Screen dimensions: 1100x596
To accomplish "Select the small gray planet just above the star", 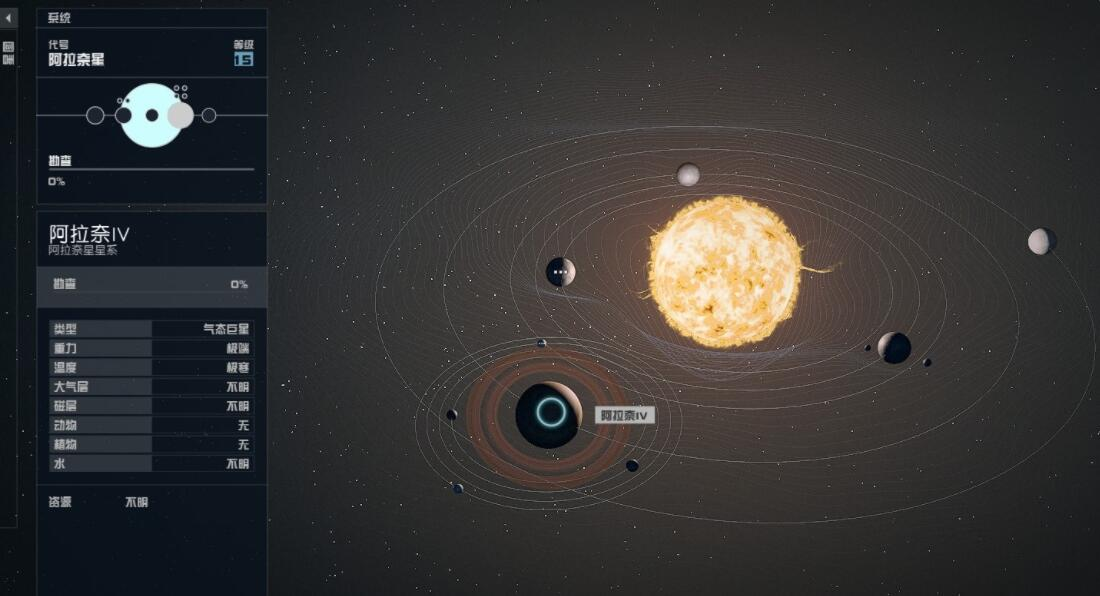I will coord(688,175).
